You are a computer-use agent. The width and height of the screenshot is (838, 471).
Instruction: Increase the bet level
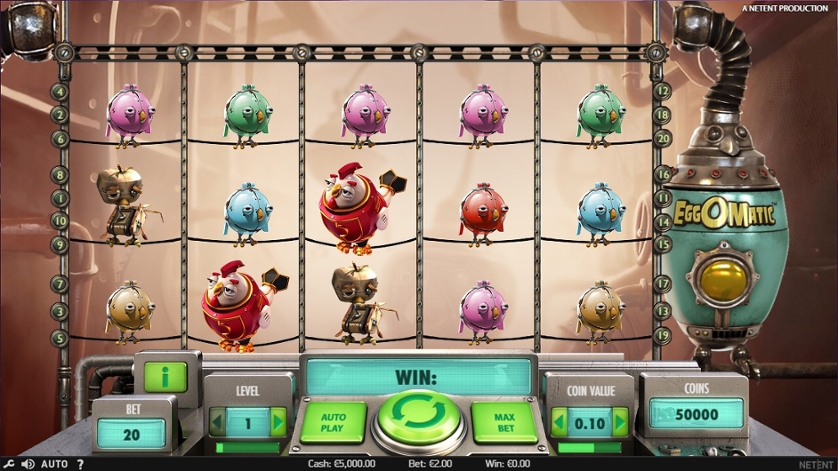point(278,423)
